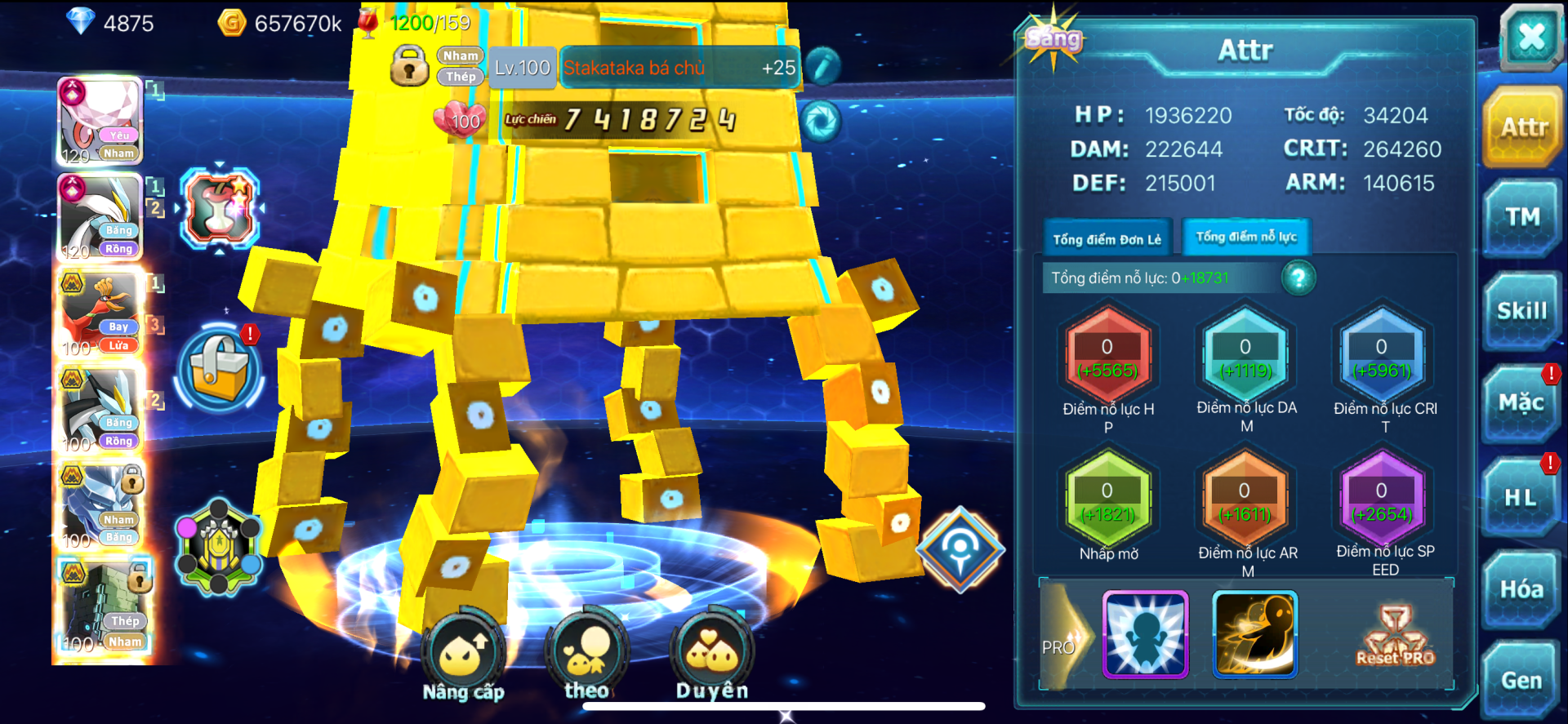Tap the Reset PRO button

1395,637
